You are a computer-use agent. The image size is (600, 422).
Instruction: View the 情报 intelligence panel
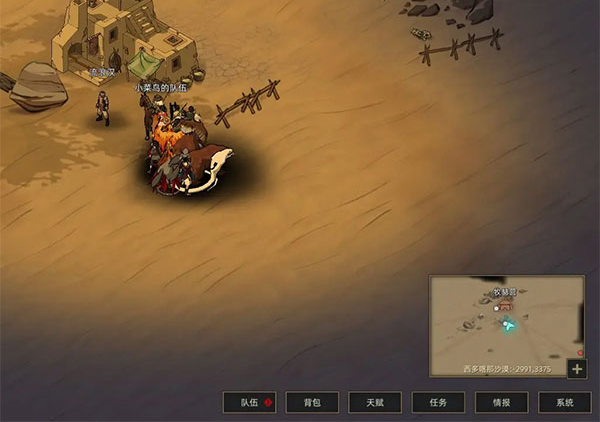tap(501, 402)
